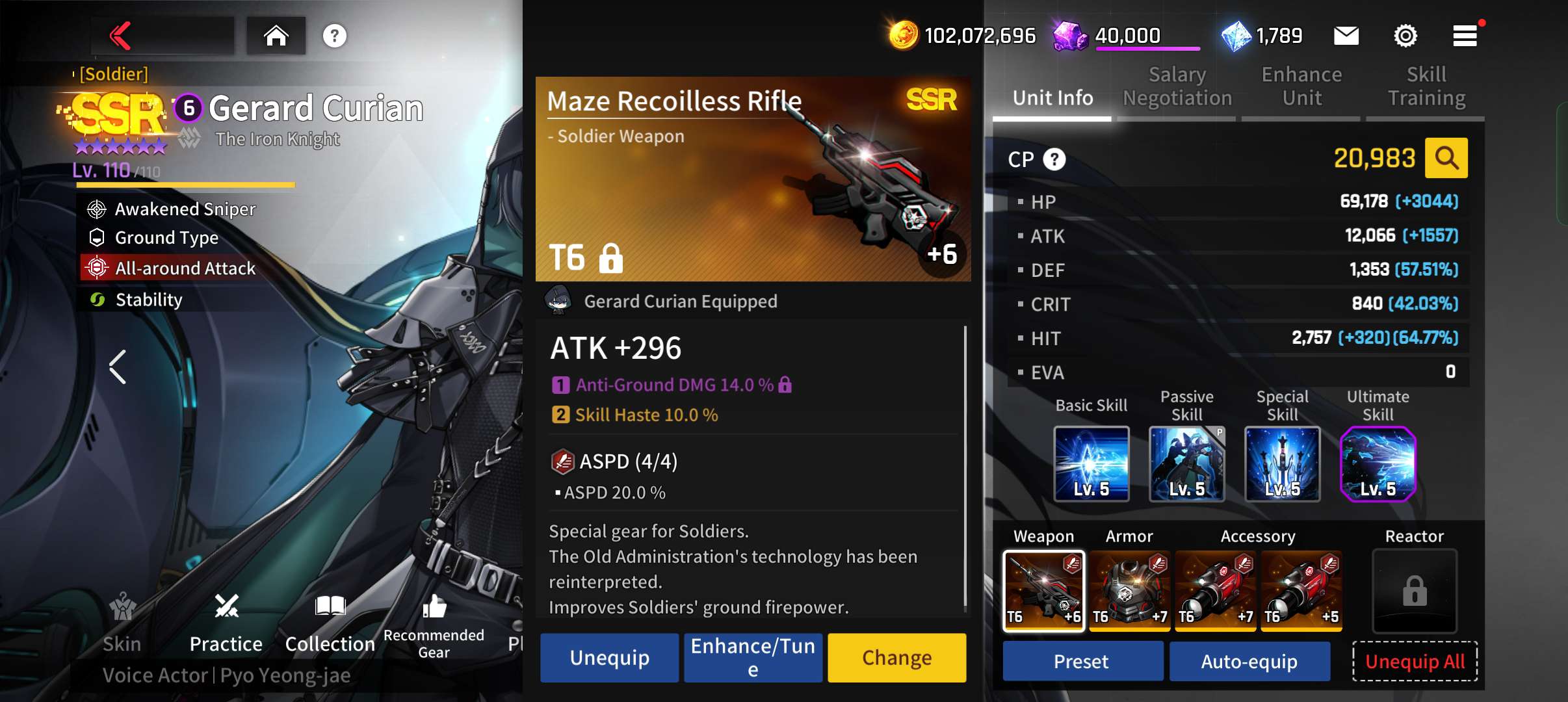Unequip the Maze Recoilless Rifle

[x=609, y=658]
